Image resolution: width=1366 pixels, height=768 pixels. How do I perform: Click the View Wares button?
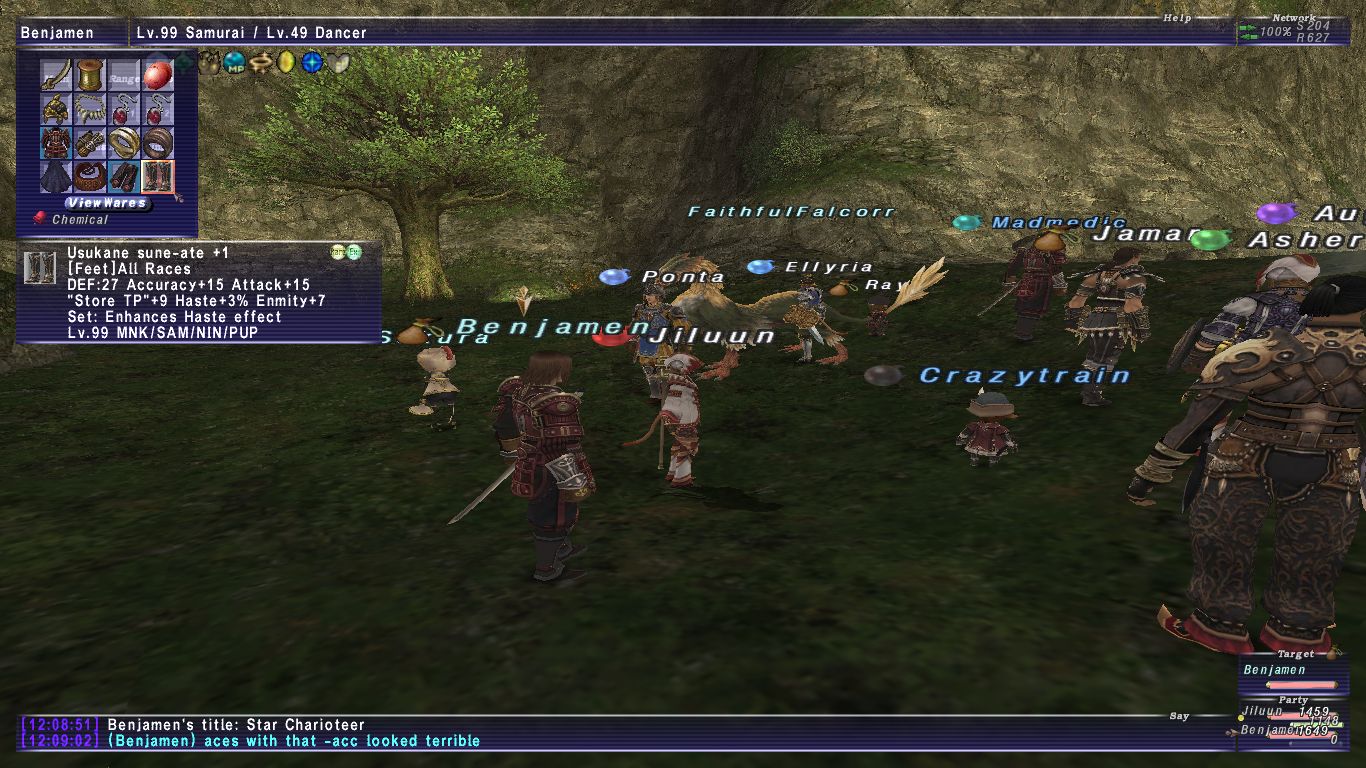click(107, 202)
